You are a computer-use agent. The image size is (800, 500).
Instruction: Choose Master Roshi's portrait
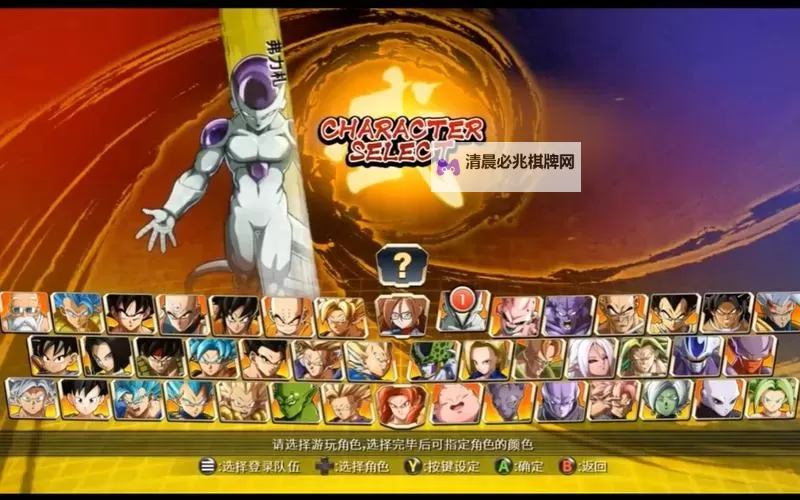(x=26, y=314)
